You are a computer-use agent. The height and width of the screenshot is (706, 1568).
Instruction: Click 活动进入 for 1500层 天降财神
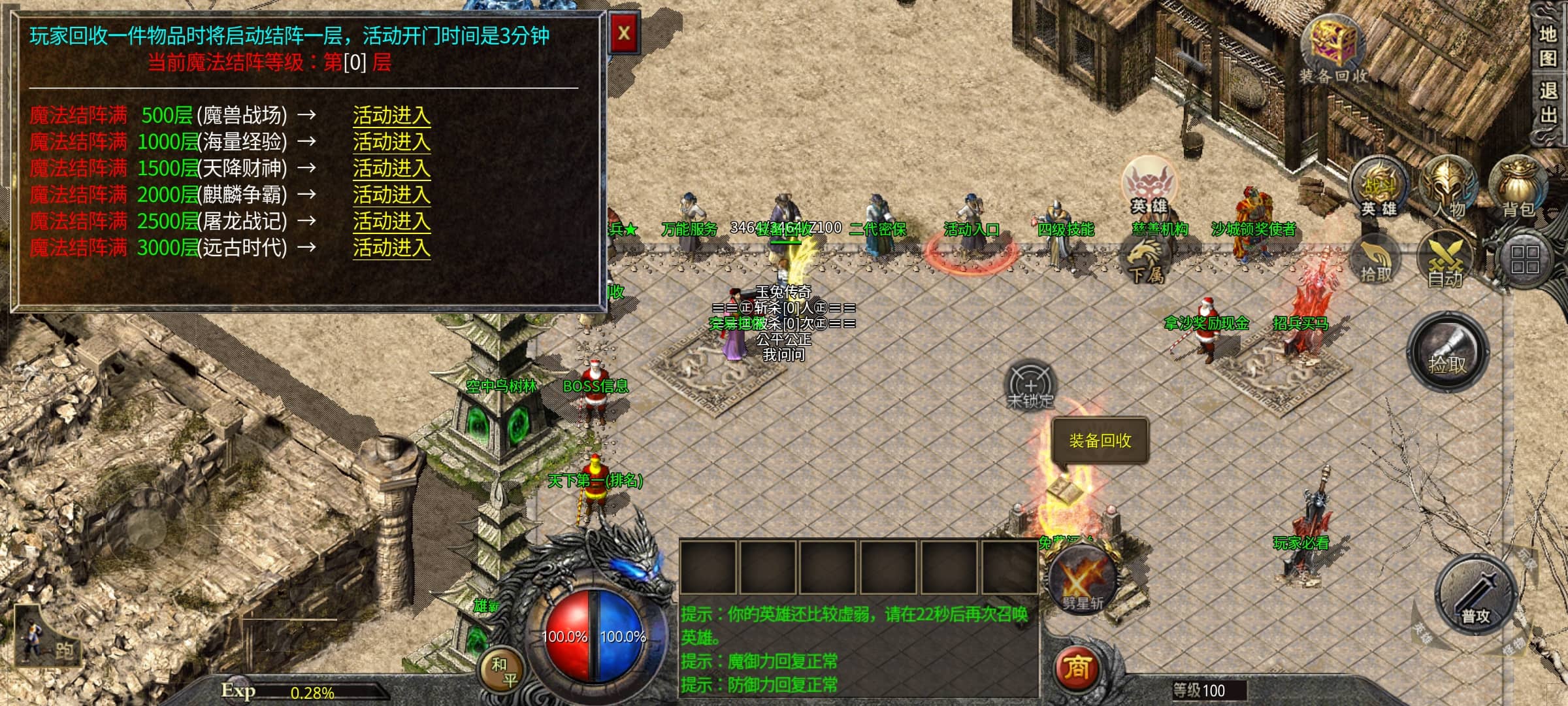pos(391,169)
